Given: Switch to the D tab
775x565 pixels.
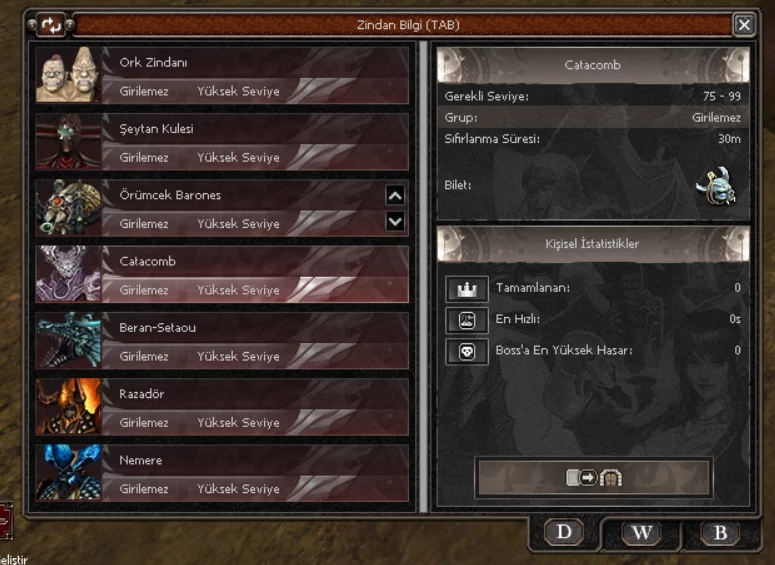Looking at the screenshot, I should pyautogui.click(x=564, y=532).
